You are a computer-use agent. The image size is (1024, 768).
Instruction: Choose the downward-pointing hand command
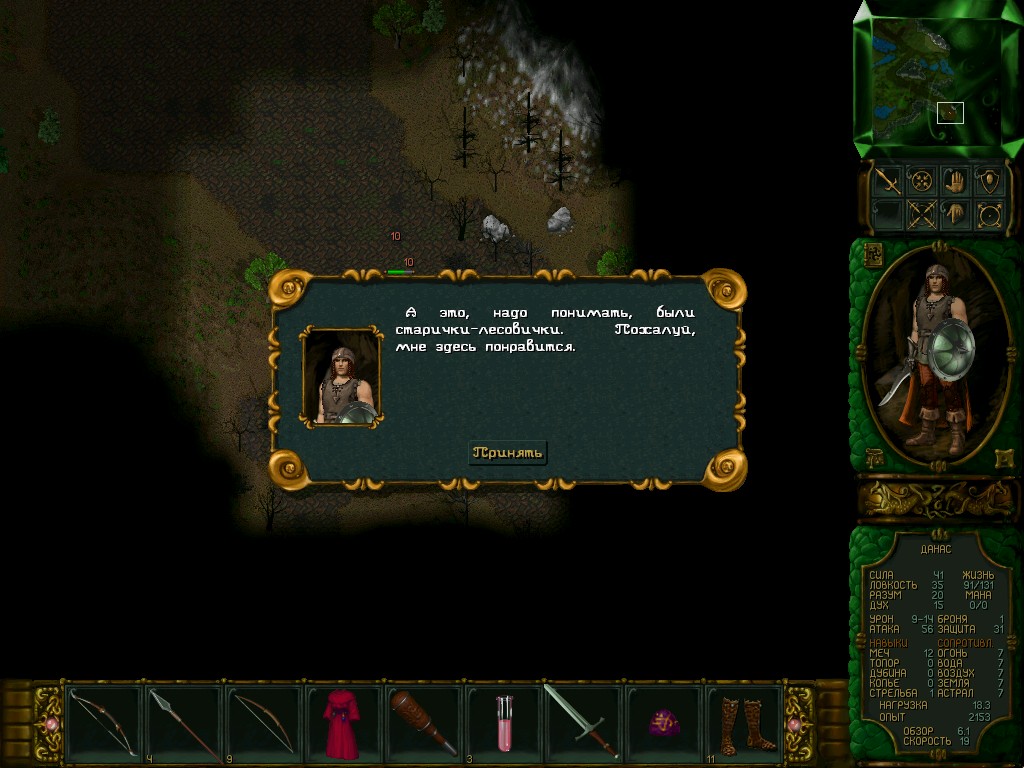click(955, 214)
